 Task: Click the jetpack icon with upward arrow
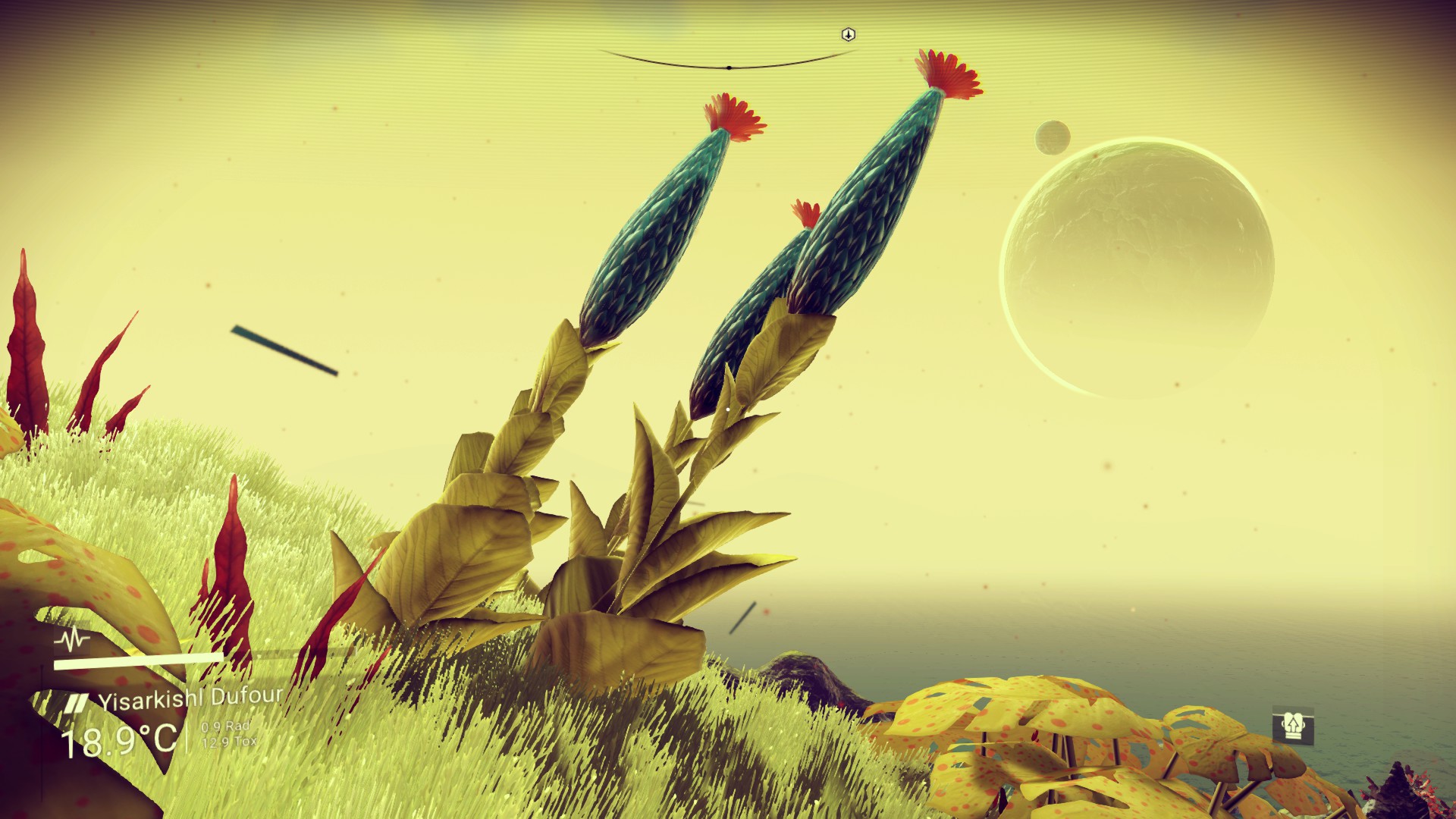(1292, 727)
